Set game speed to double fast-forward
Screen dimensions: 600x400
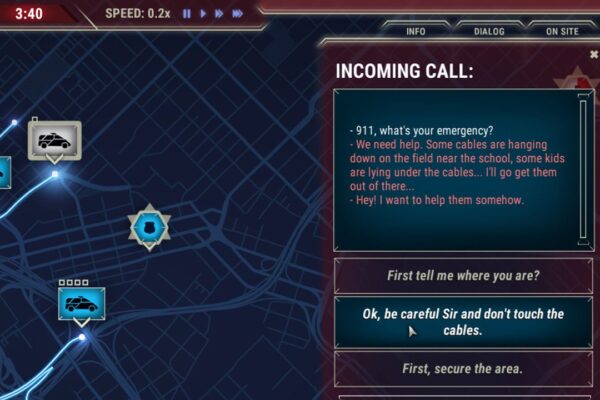point(219,14)
